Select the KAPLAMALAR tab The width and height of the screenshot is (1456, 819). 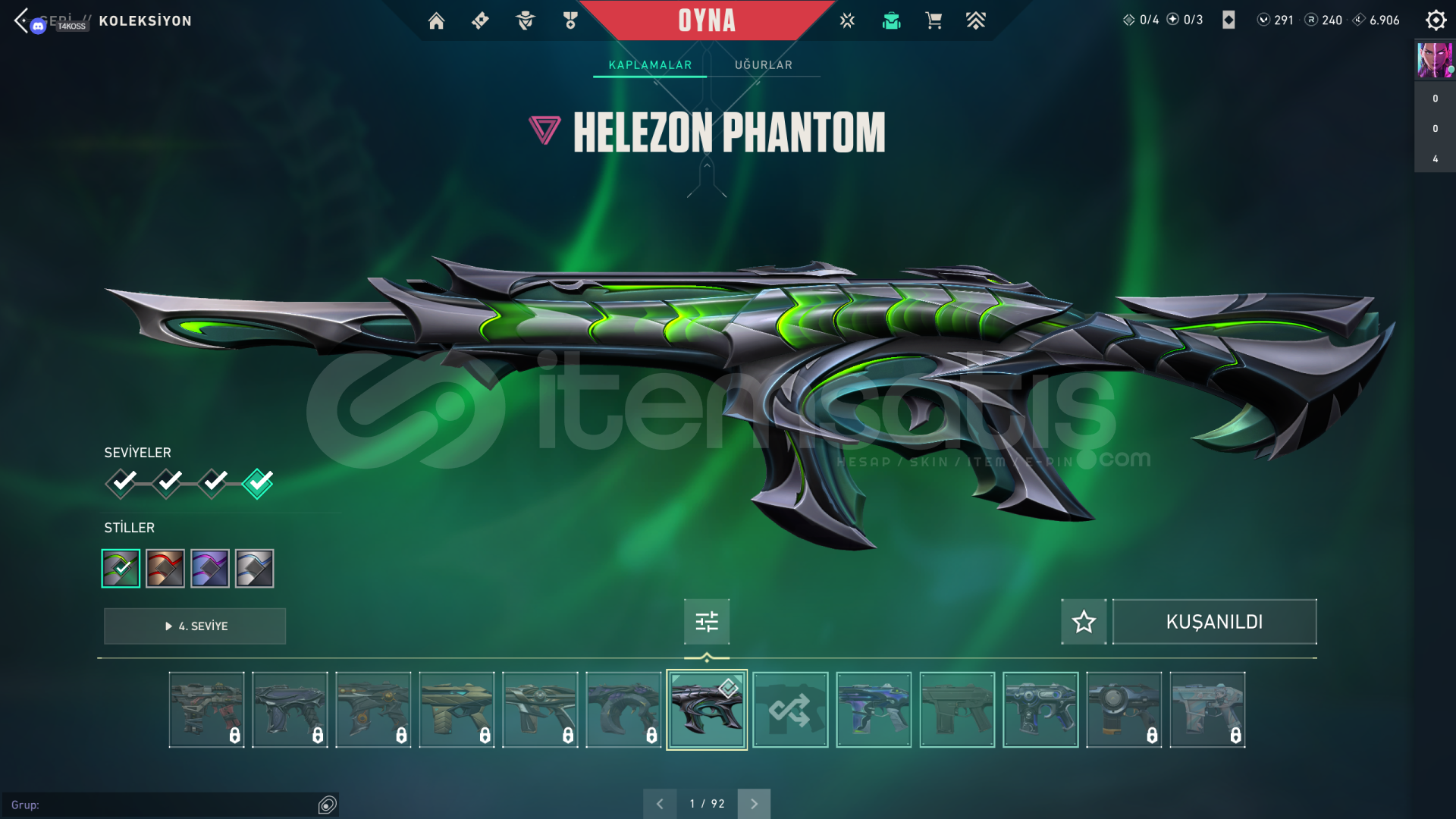pos(650,65)
